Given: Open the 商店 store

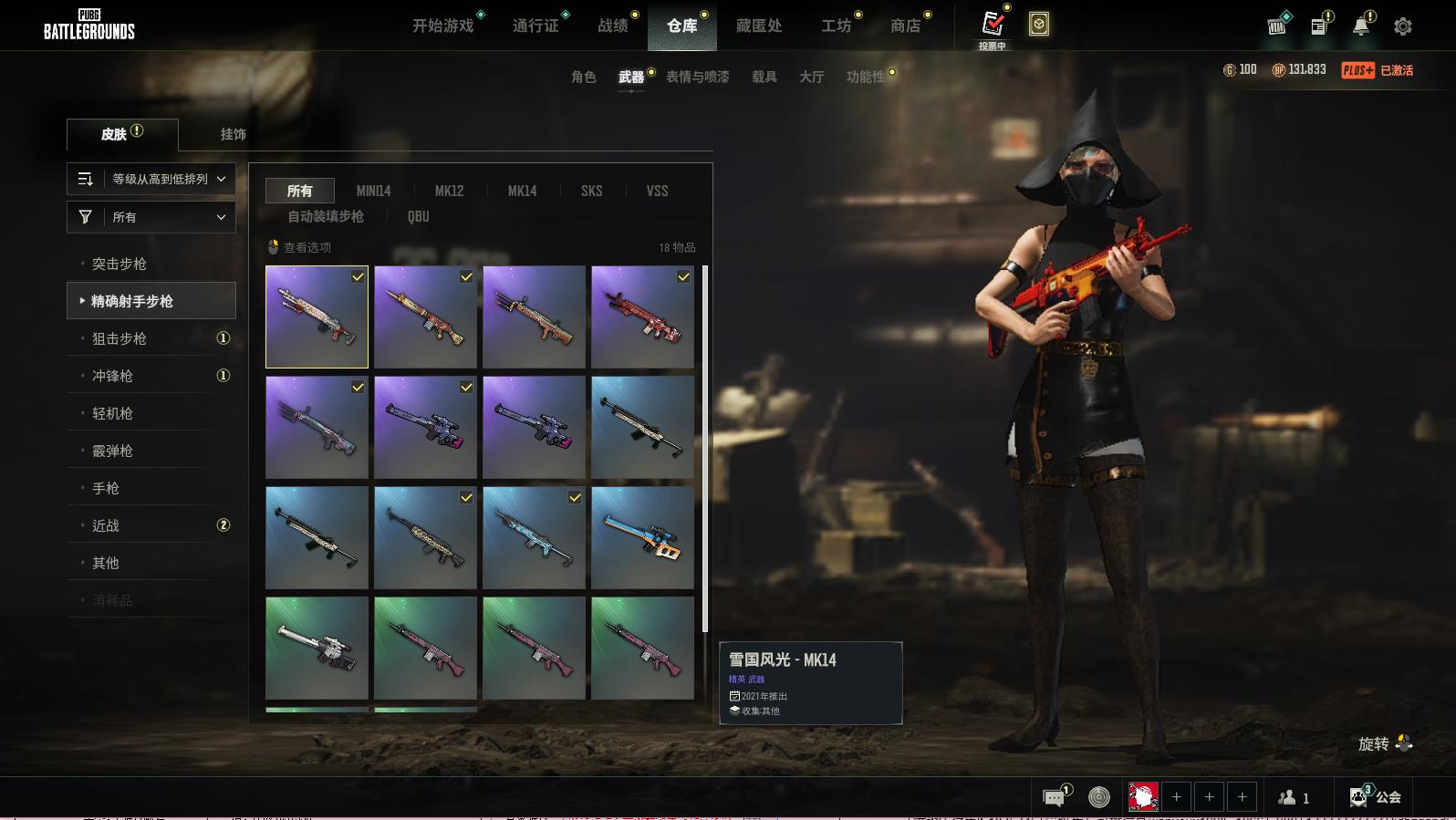Looking at the screenshot, I should point(905,26).
